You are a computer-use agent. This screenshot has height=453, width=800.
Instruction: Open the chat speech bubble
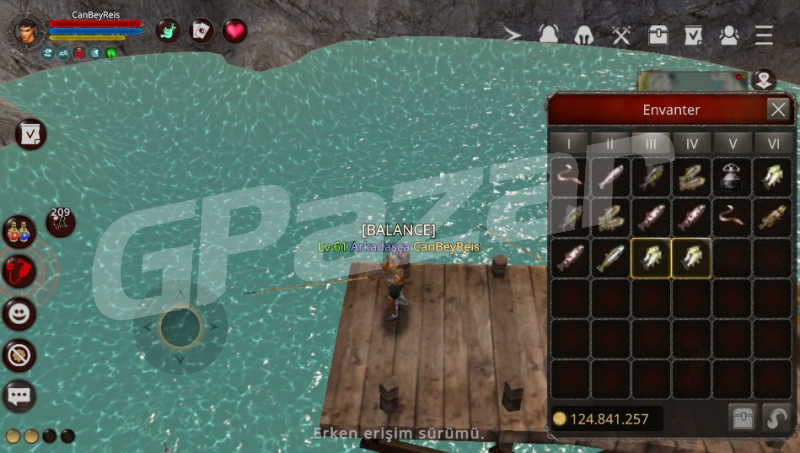tap(19, 396)
